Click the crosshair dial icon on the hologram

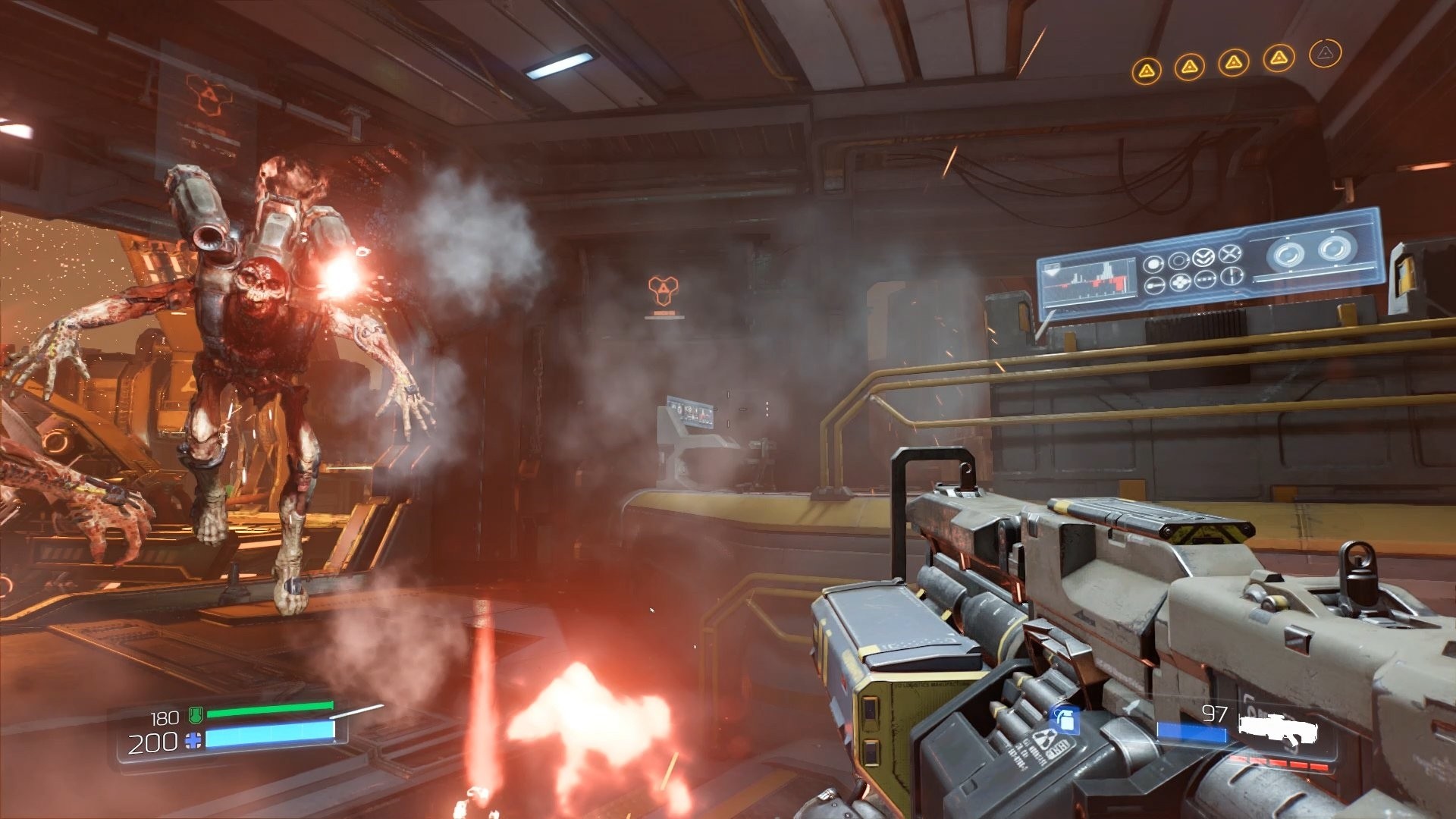[1232, 275]
